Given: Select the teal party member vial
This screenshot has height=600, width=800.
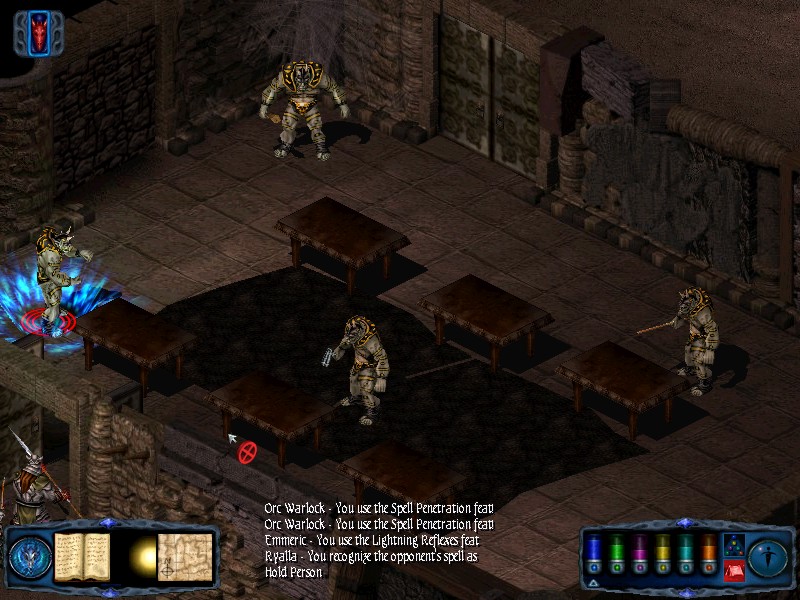Looking at the screenshot, I should point(688,551).
